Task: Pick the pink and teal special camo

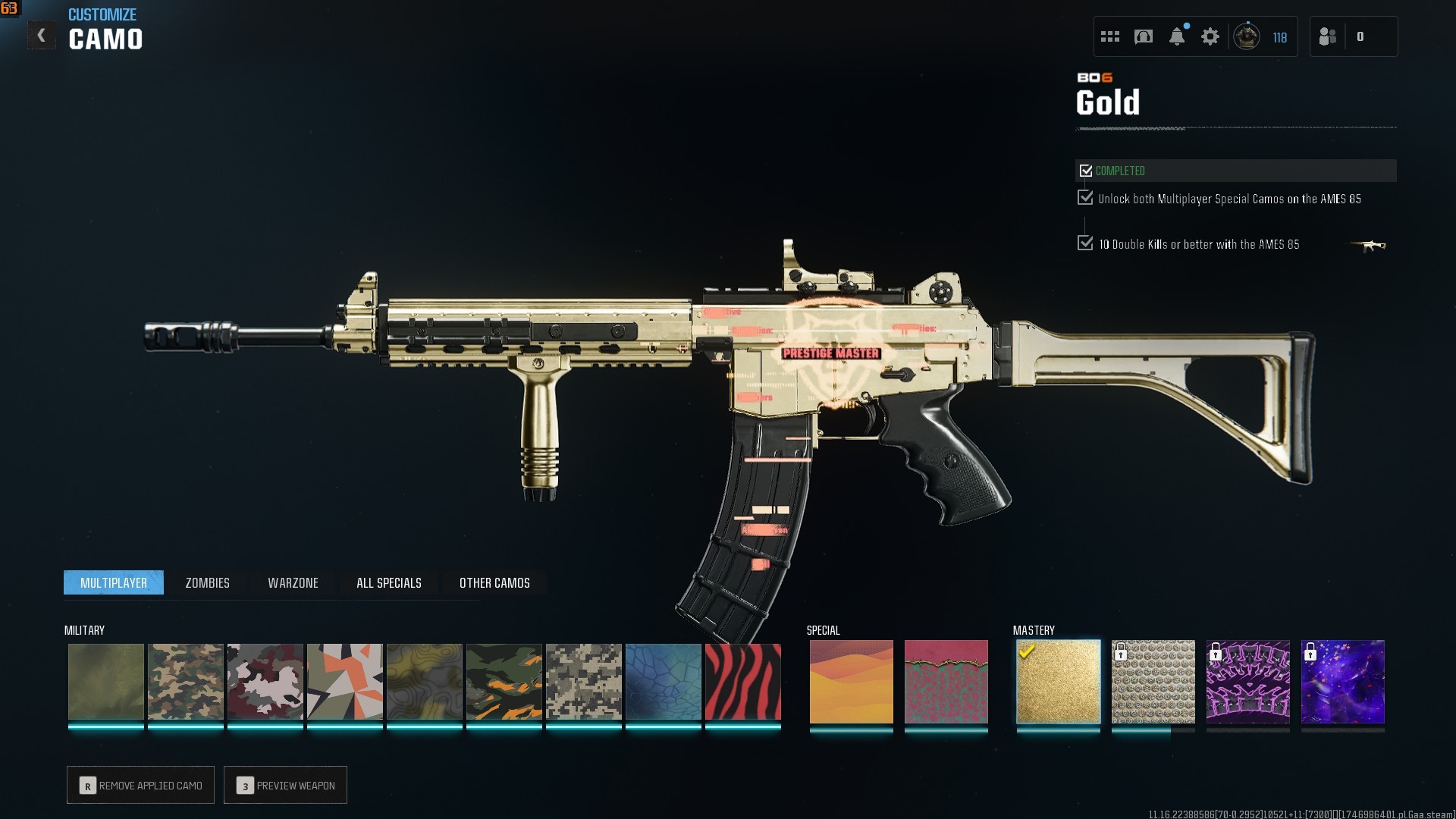Action: click(946, 682)
